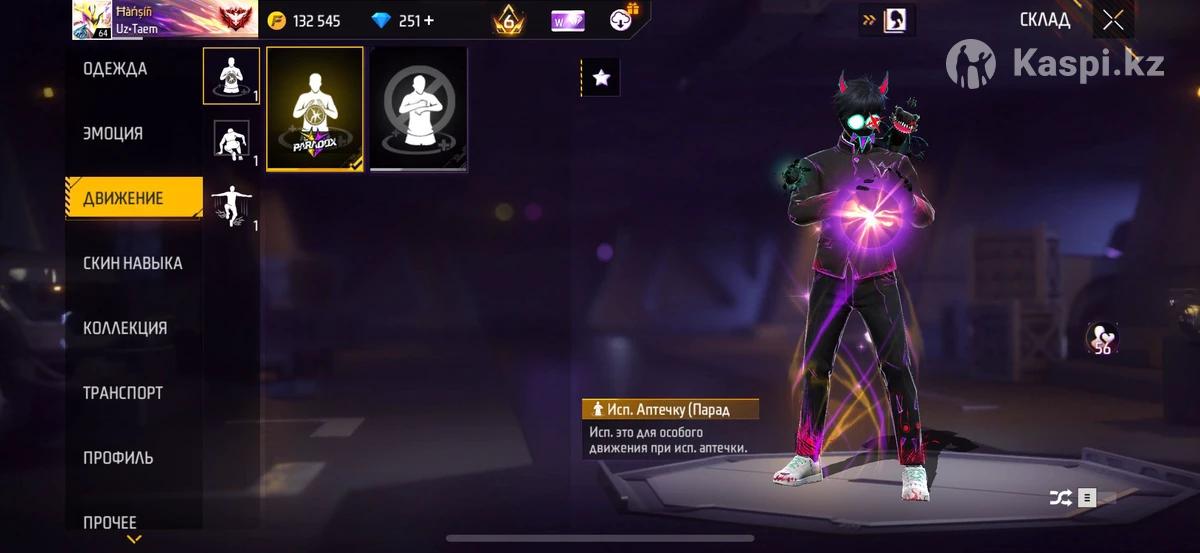The height and width of the screenshot is (553, 1200).
Task: Open the purple W pass icon
Action: pyautogui.click(x=567, y=20)
